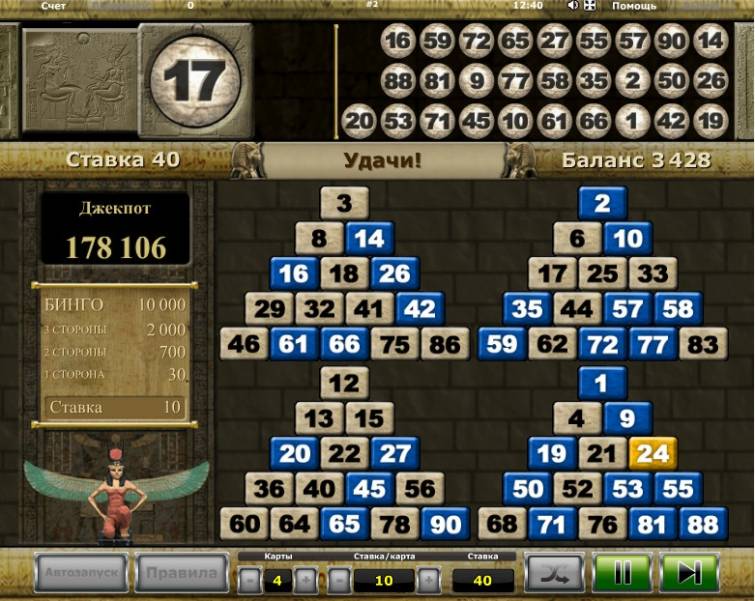Select the highlighted yellow 24 tile

[x=653, y=453]
